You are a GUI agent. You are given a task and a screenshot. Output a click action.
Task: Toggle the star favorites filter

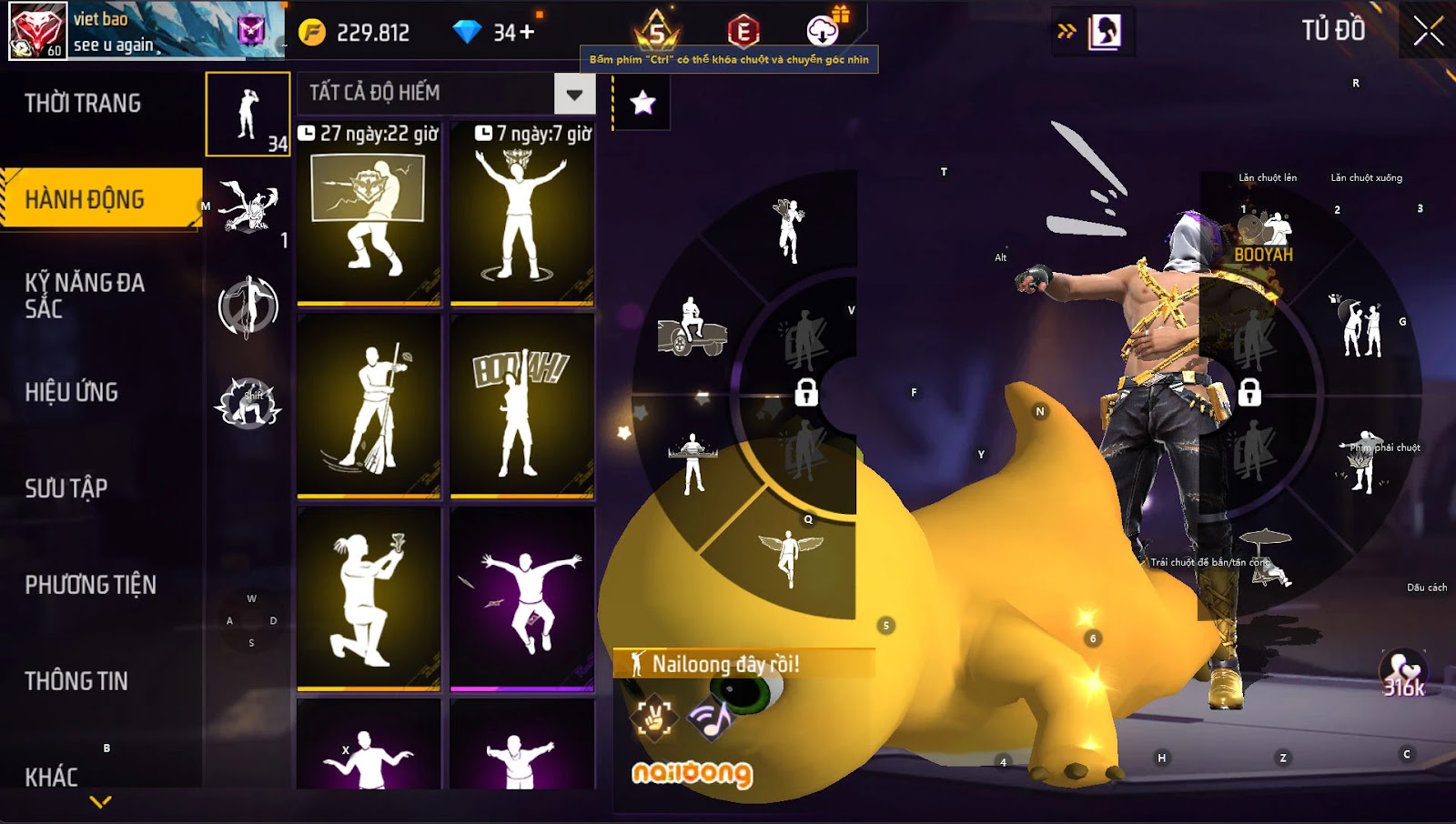coord(643,103)
